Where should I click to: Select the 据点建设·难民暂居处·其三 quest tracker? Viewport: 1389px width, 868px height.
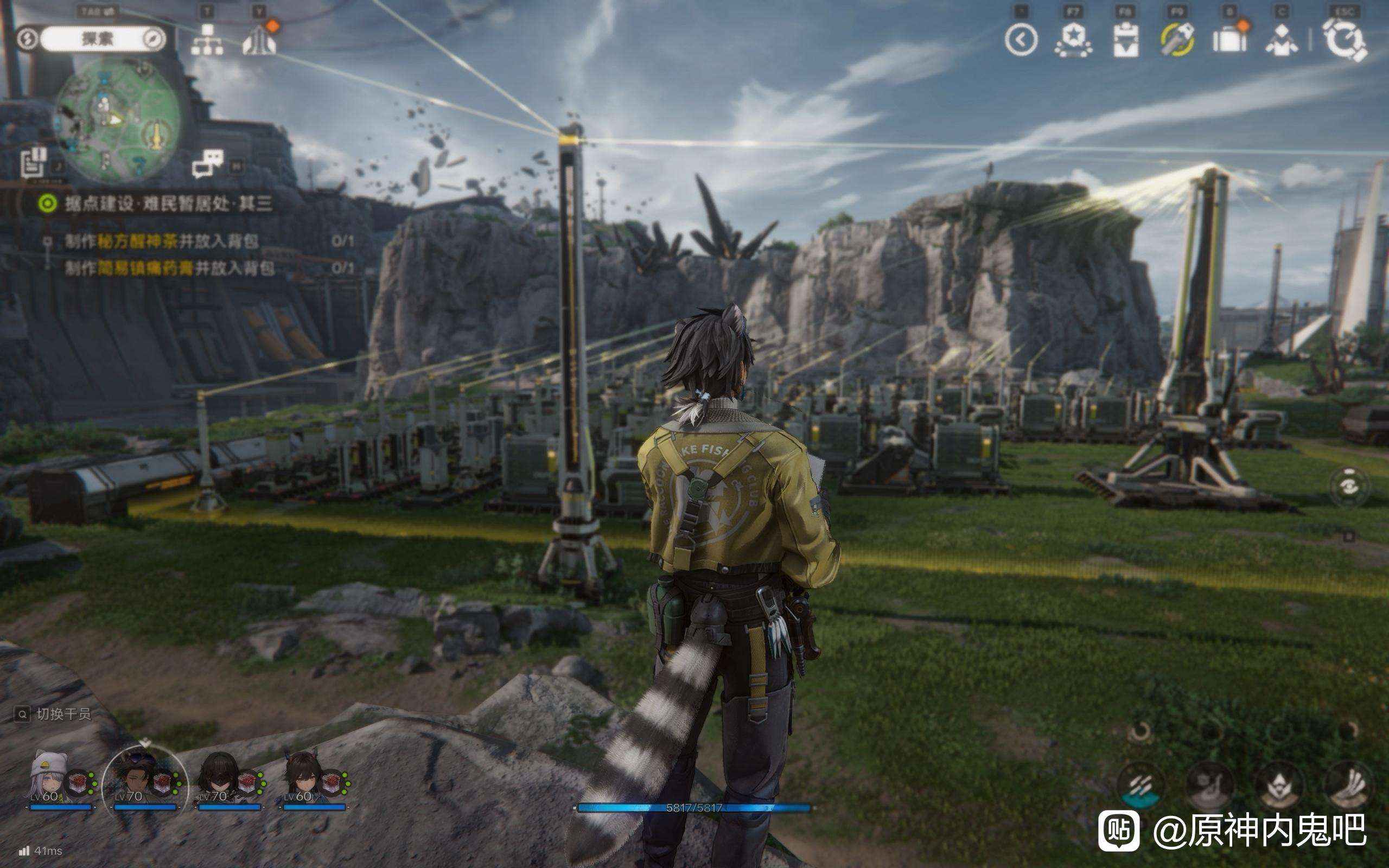click(167, 203)
